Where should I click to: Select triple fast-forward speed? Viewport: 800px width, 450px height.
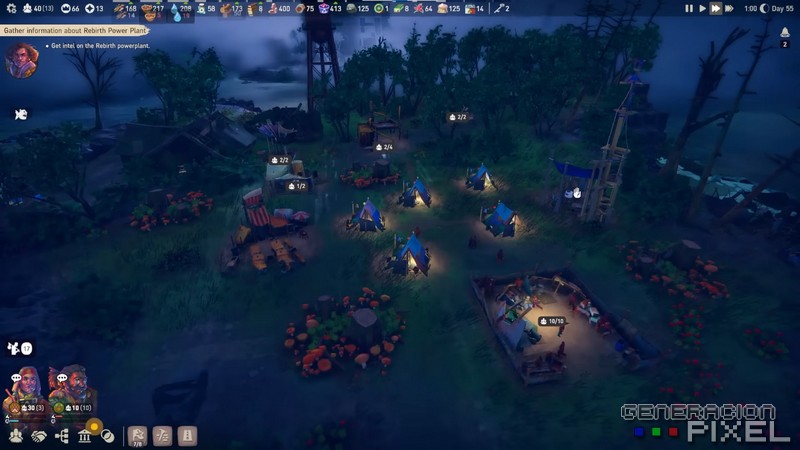(729, 8)
